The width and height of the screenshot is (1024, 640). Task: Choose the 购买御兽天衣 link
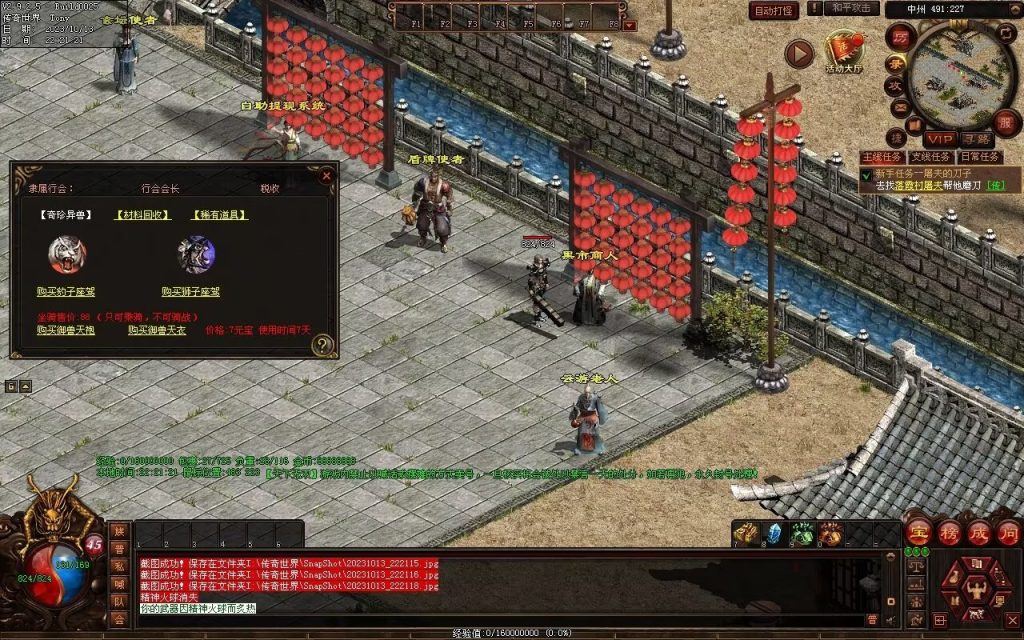coord(157,329)
